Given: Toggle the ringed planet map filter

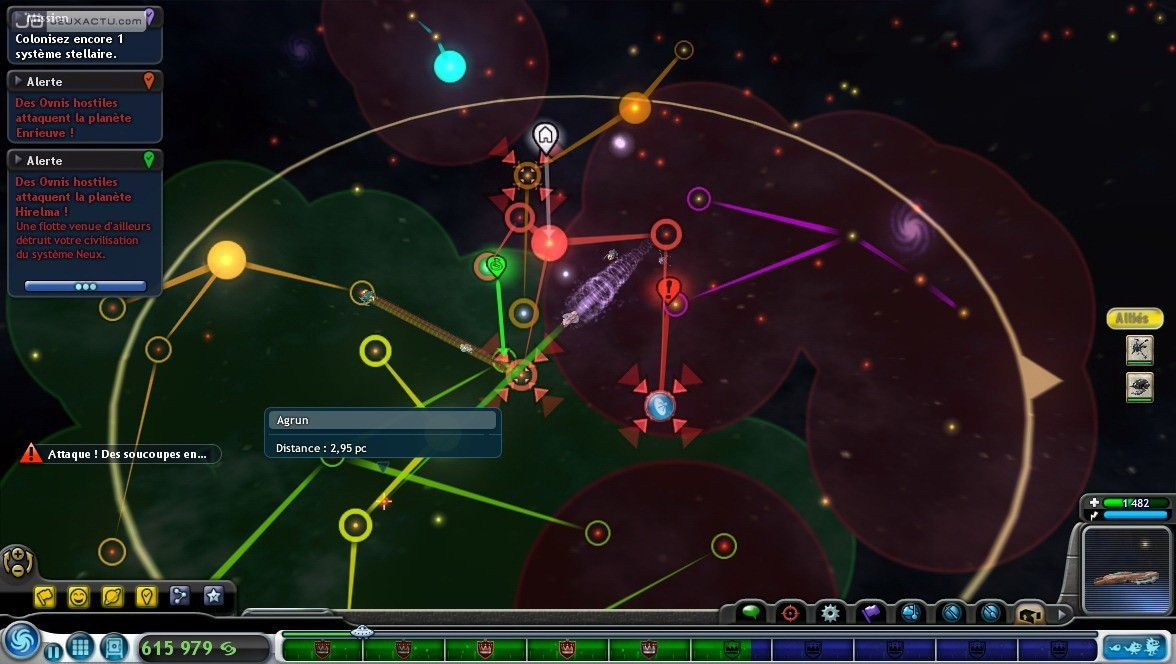Looking at the screenshot, I should tap(113, 597).
